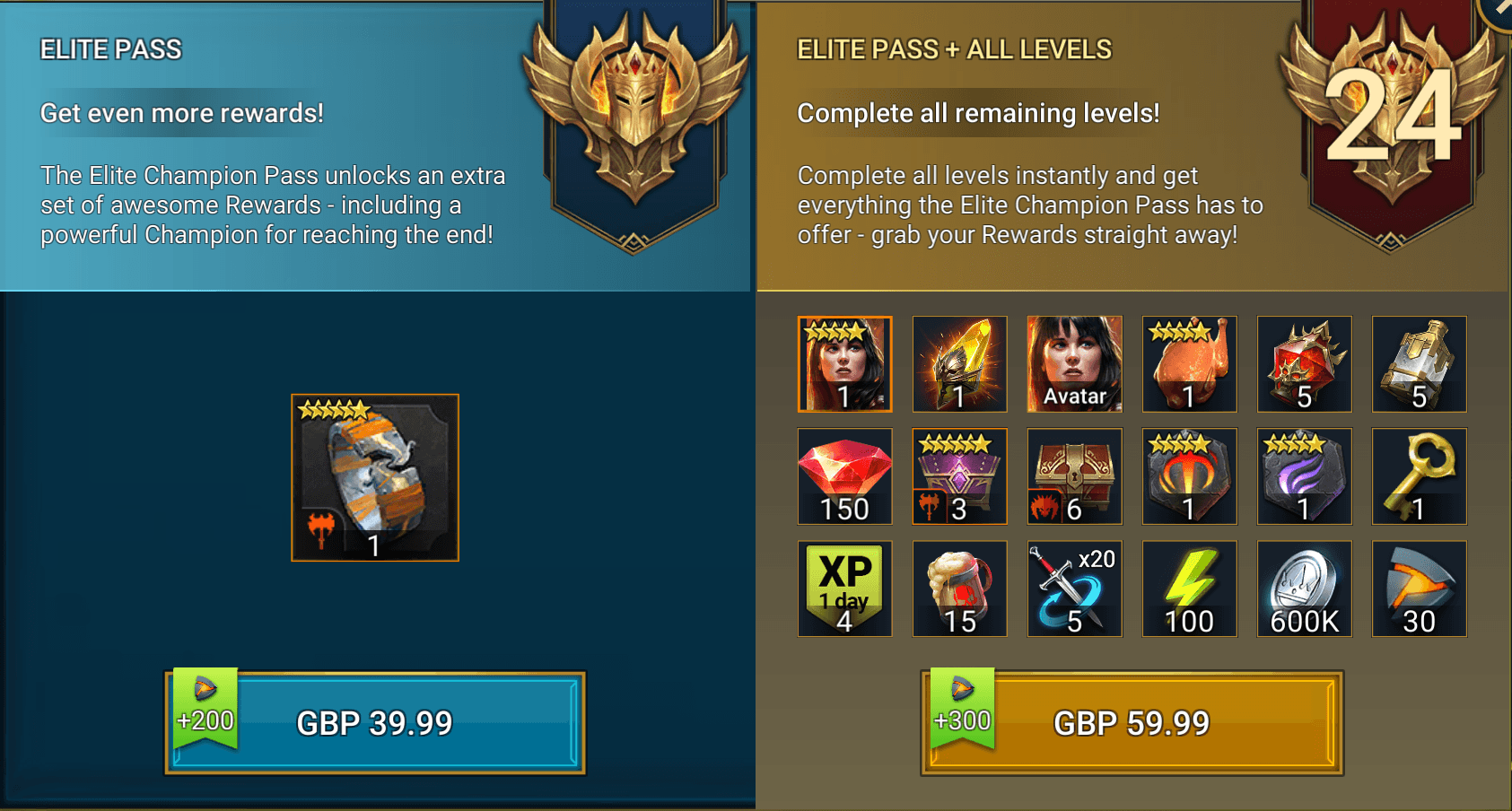Buy the Elite Pass for GBP 39.99
The image size is (1512, 811).
click(x=375, y=722)
